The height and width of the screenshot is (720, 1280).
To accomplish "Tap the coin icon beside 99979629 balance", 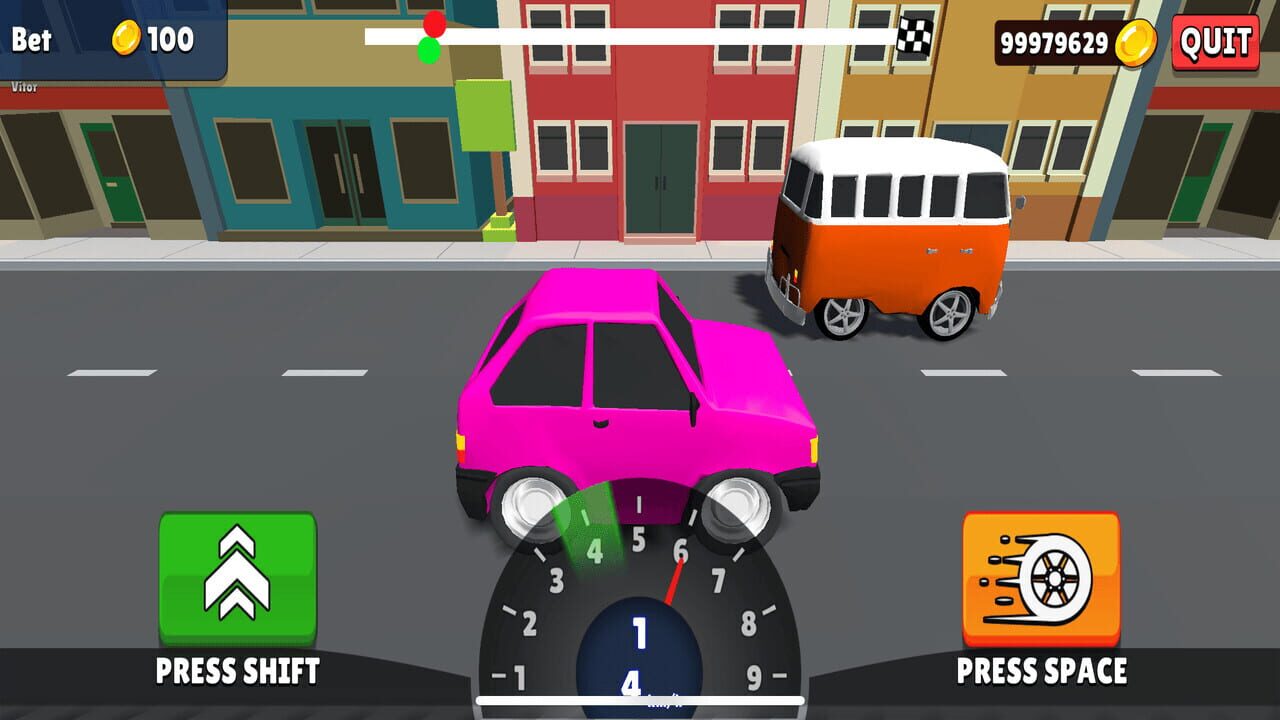I will tap(1134, 44).
